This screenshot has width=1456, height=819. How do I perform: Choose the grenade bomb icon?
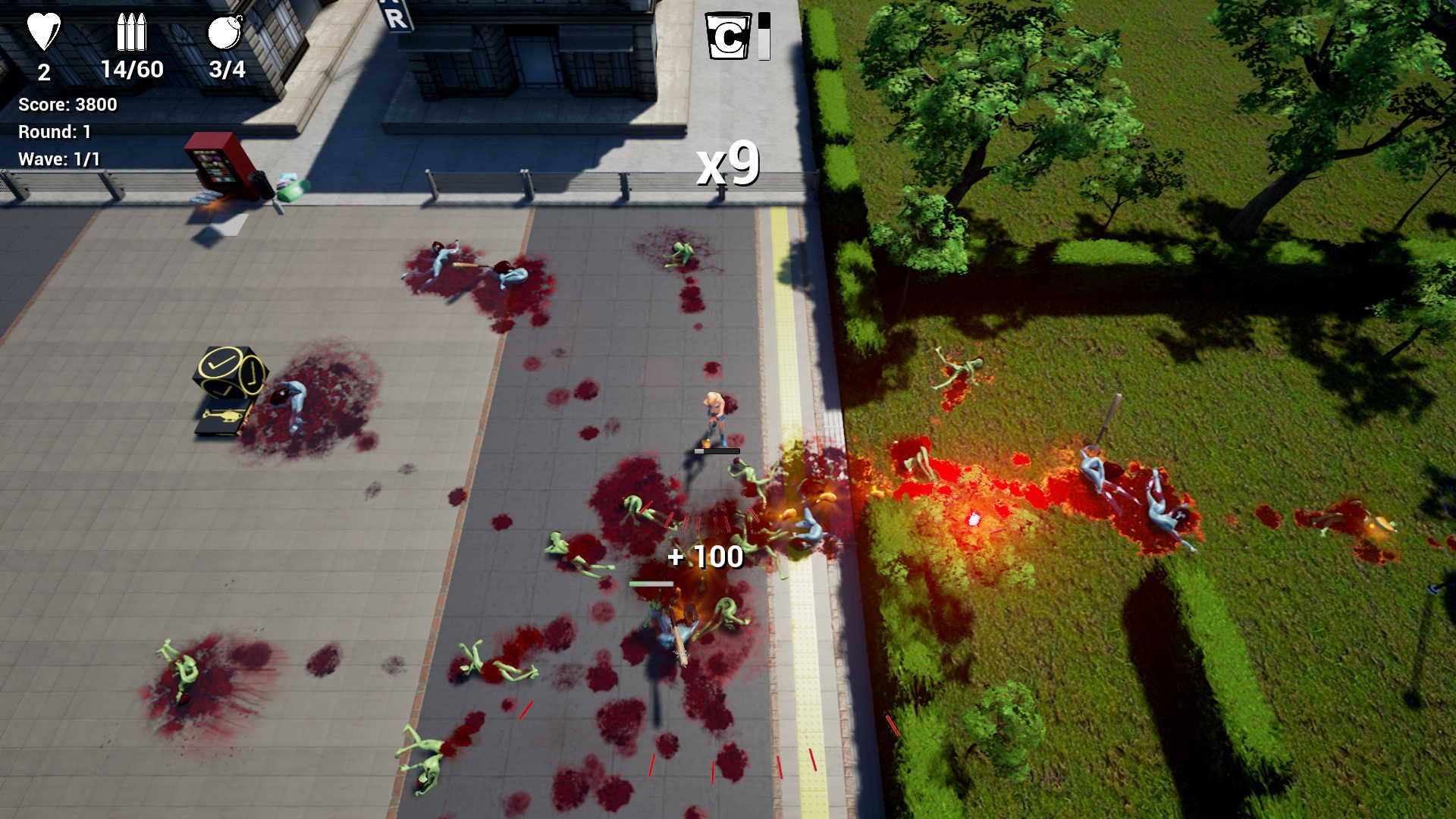[225, 32]
